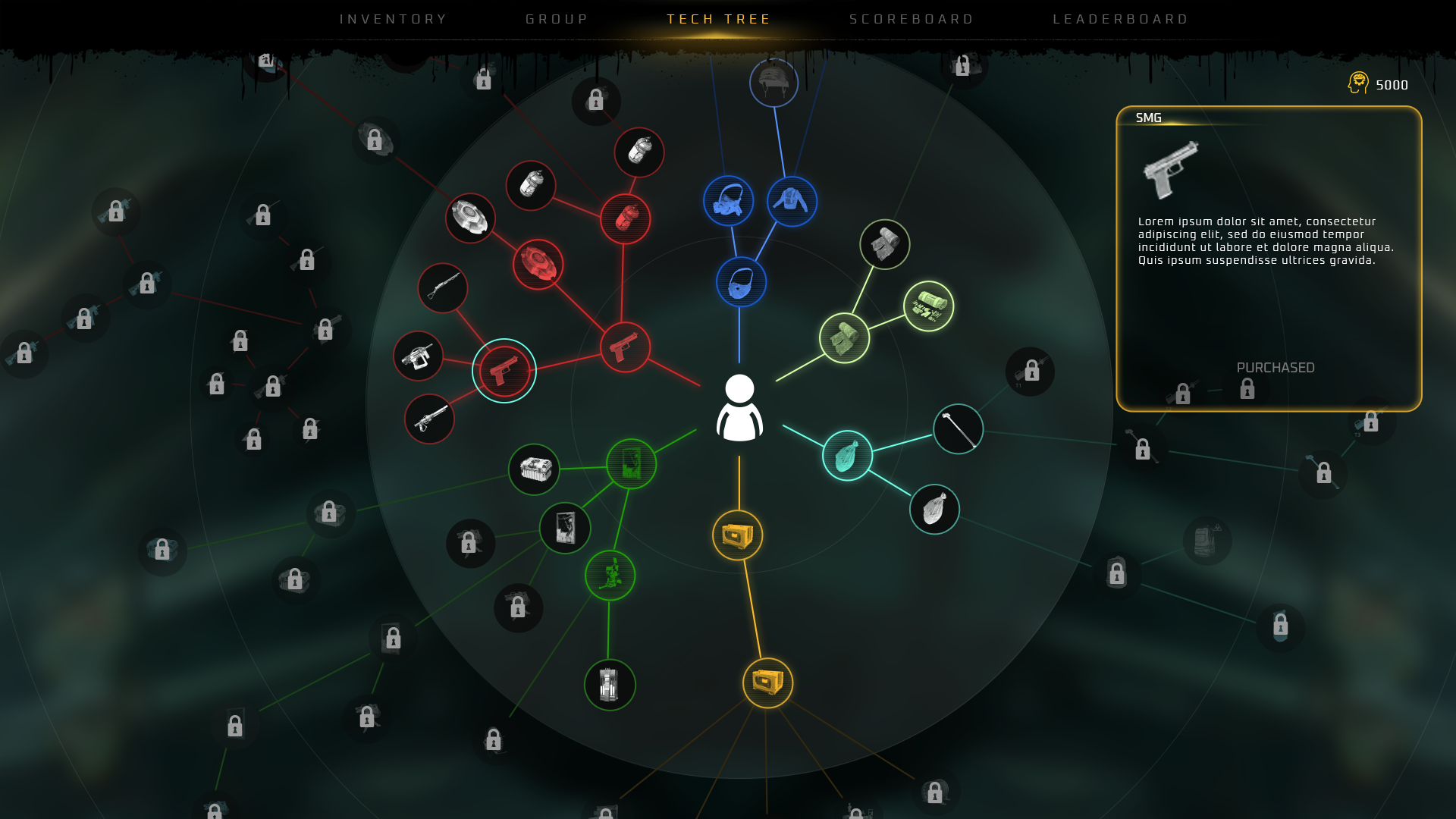Switch to the Inventory tab

[393, 19]
